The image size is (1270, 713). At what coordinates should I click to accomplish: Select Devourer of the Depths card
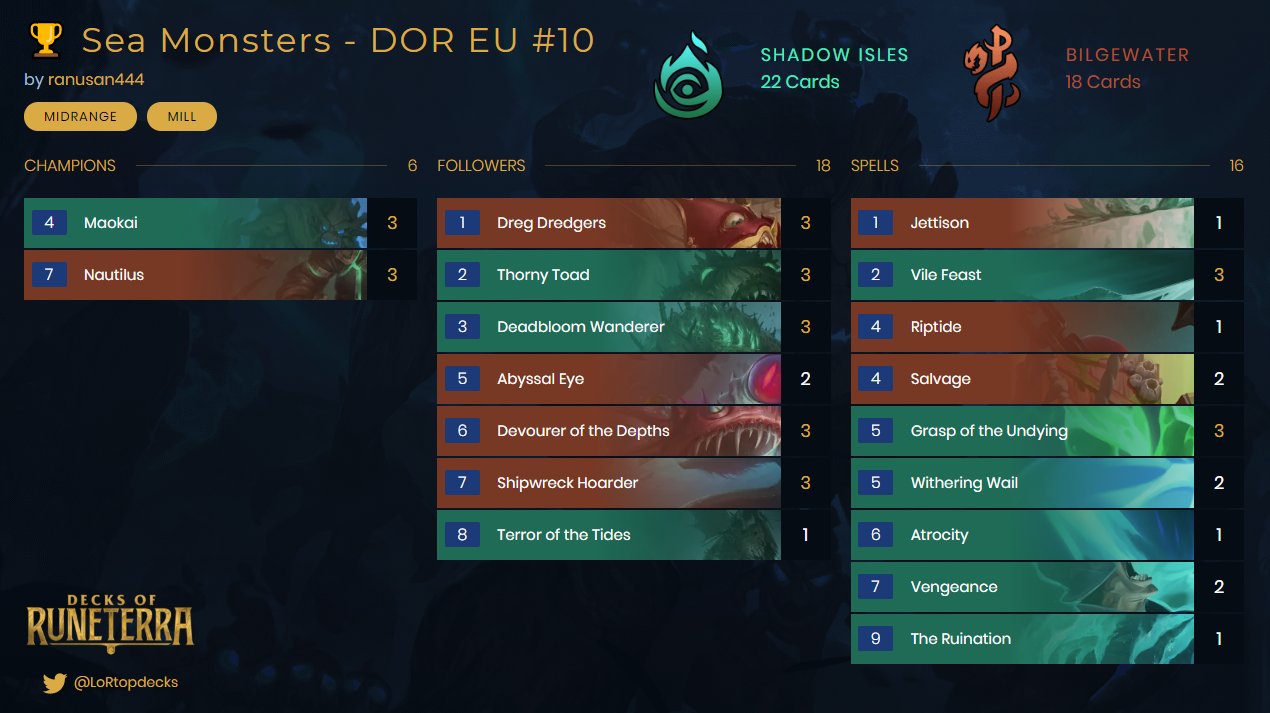(x=608, y=431)
